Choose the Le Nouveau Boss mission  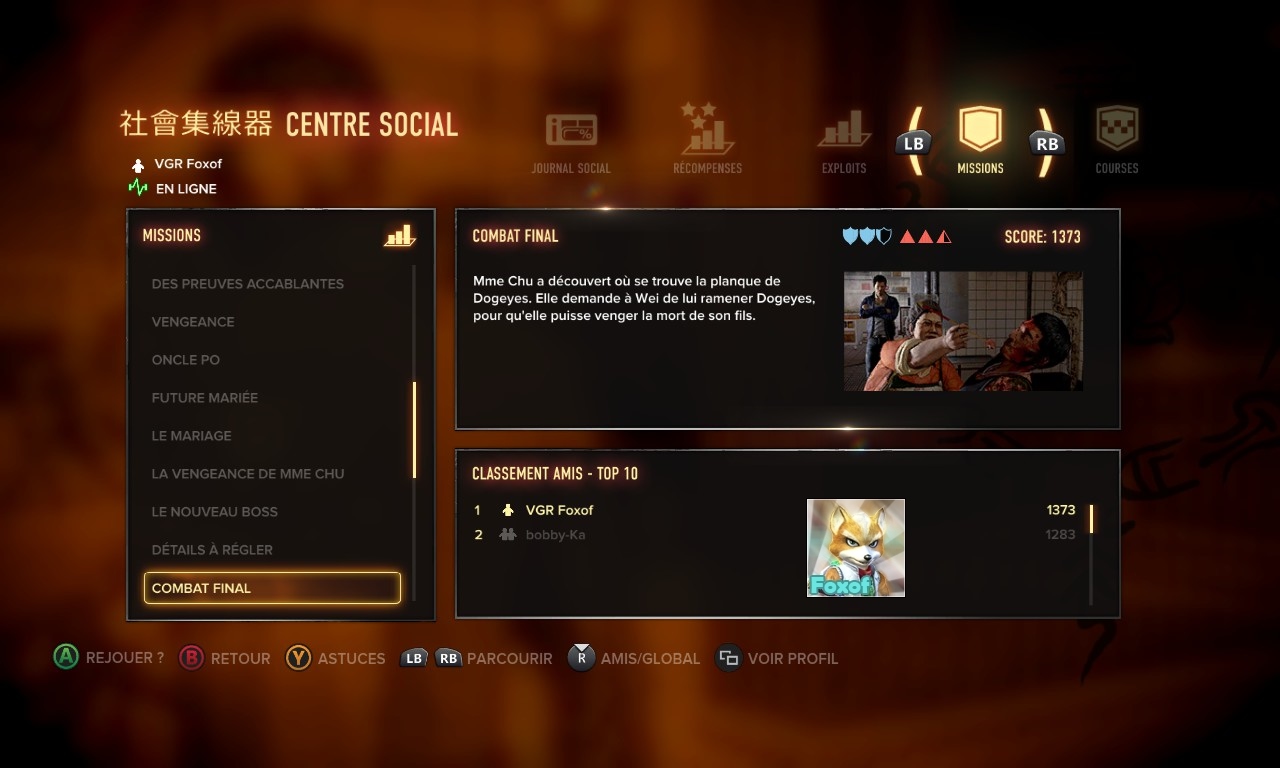tap(214, 512)
